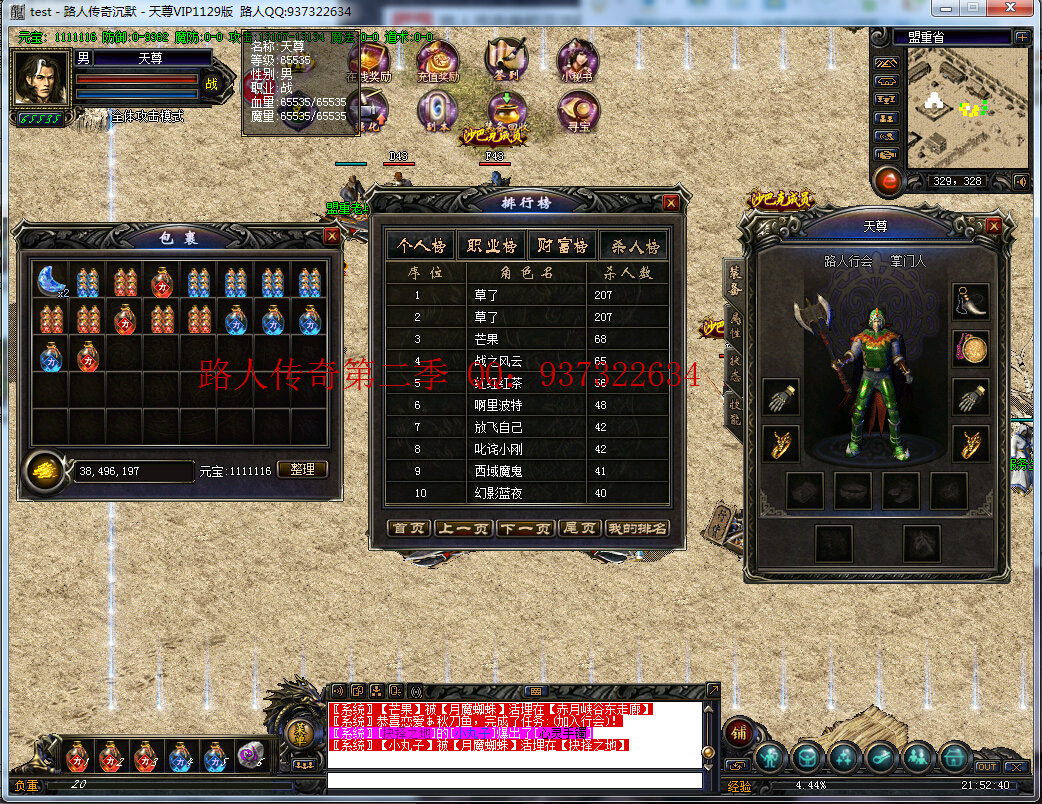Open the red 铺 shop button
Screen dimensions: 1042x804
click(x=738, y=732)
